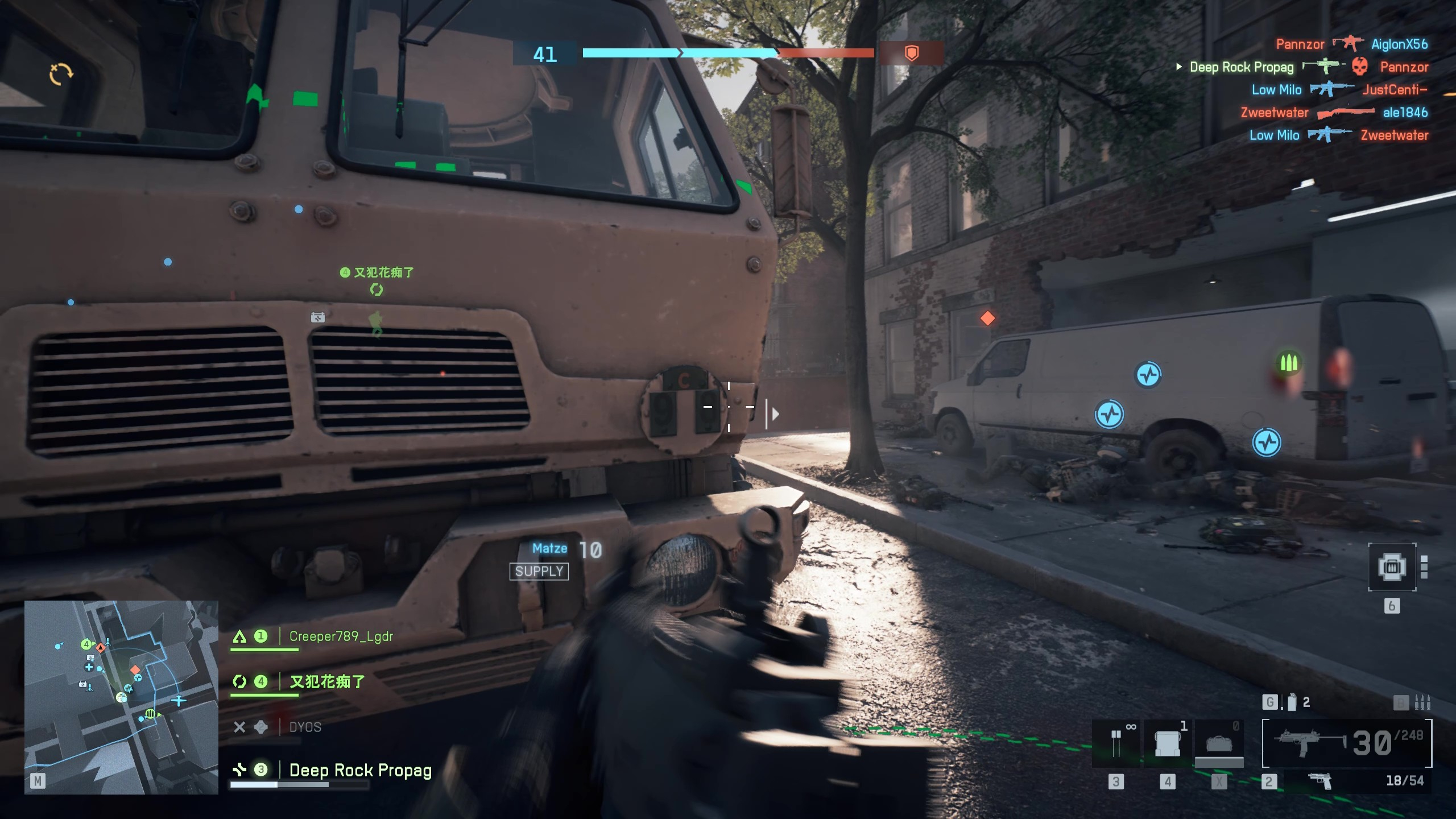The width and height of the screenshot is (1456, 819).
Task: Click the squadmate name 又犯花痴了
Action: 329,681
